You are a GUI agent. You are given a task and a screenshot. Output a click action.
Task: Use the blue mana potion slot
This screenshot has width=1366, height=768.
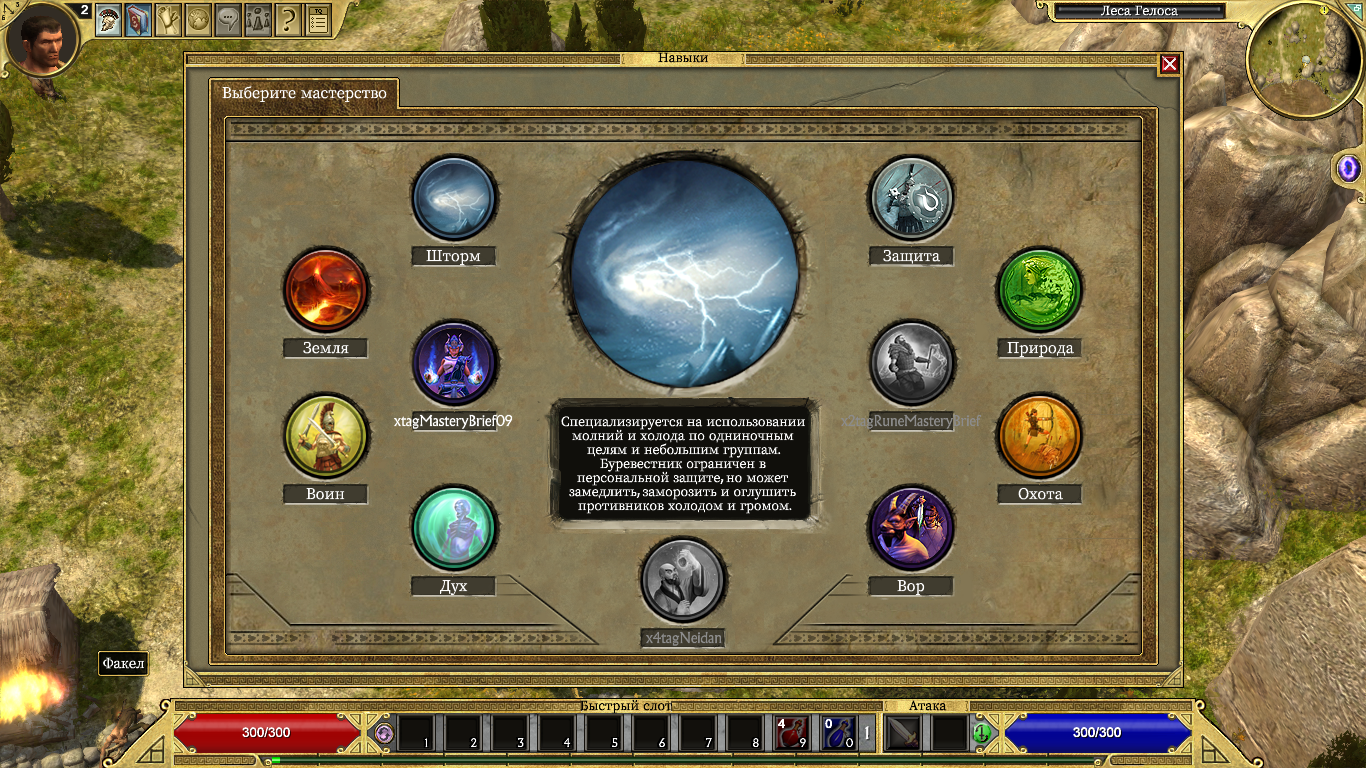[838, 733]
